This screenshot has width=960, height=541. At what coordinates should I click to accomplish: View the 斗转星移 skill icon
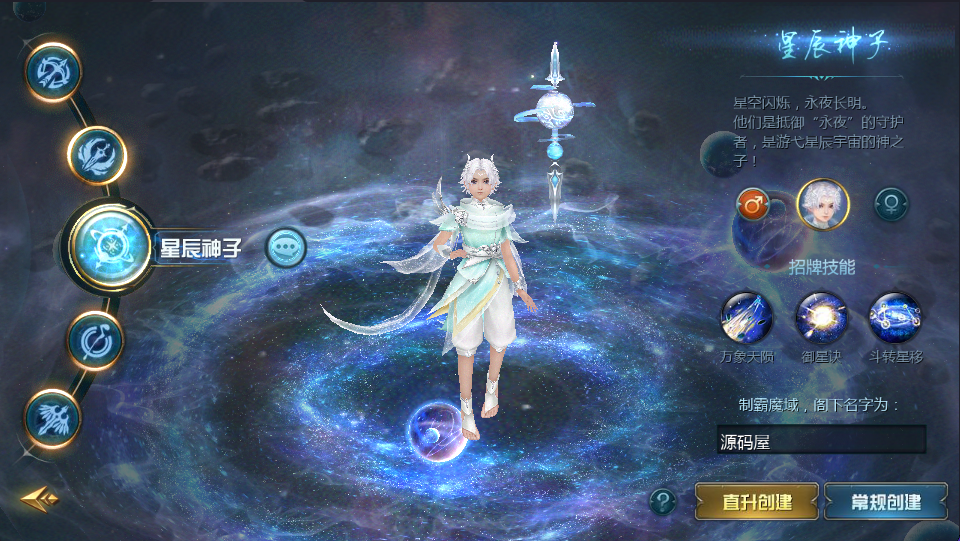pos(895,318)
